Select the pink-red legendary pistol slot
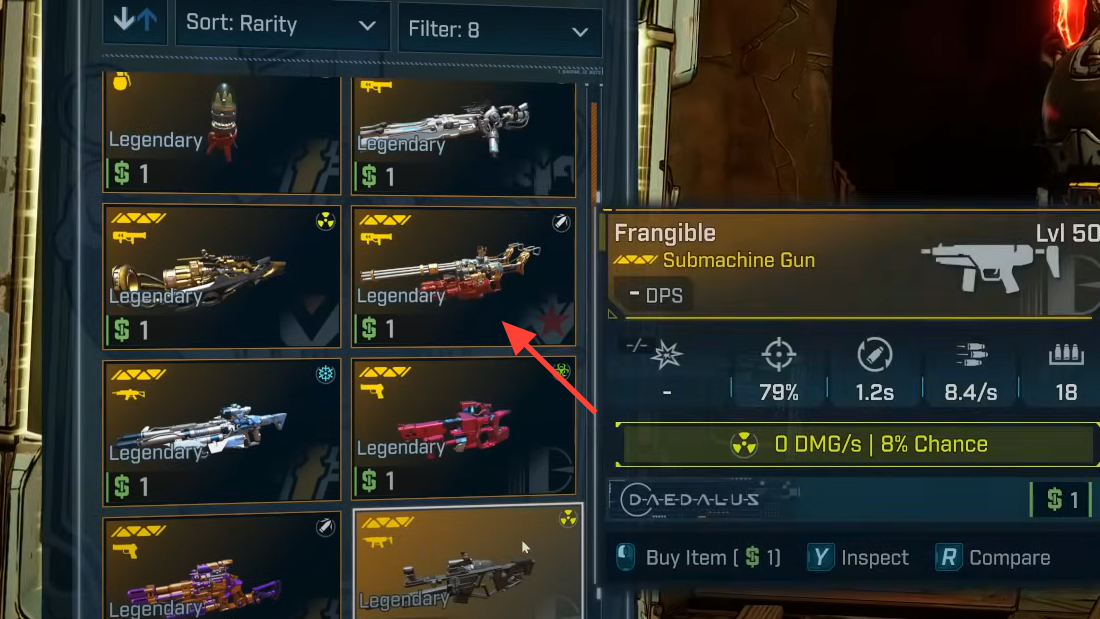The image size is (1100, 619). point(463,429)
